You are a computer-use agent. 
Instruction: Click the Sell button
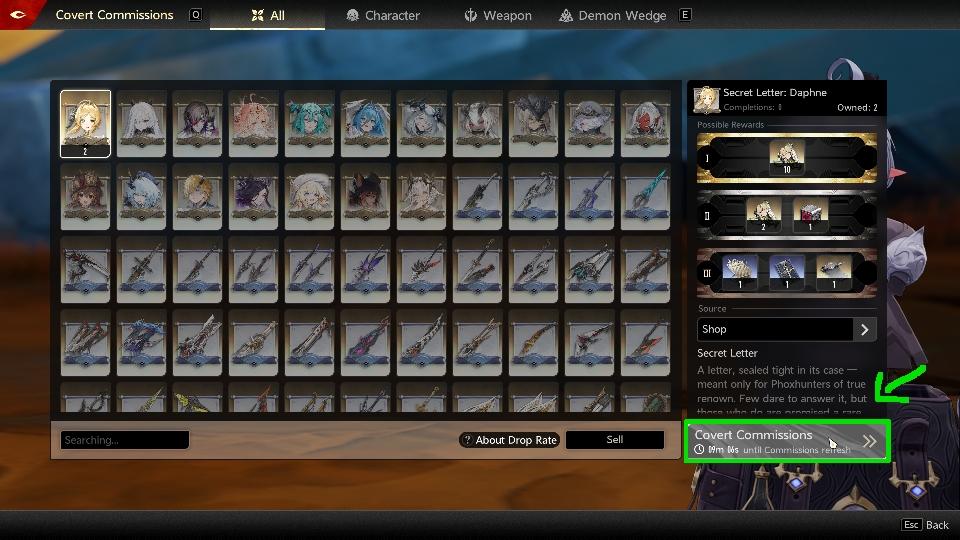tap(614, 440)
